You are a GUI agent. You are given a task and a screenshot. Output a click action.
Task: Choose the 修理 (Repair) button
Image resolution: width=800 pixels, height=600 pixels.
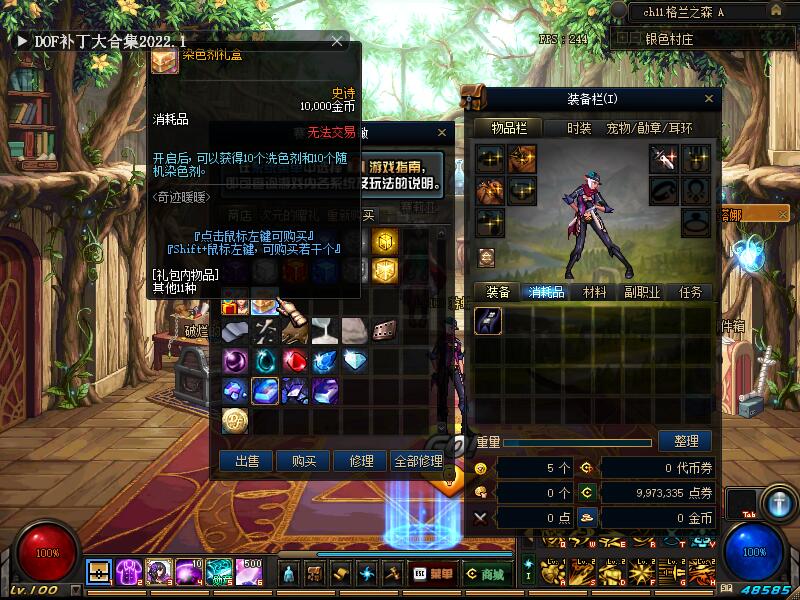[x=360, y=461]
